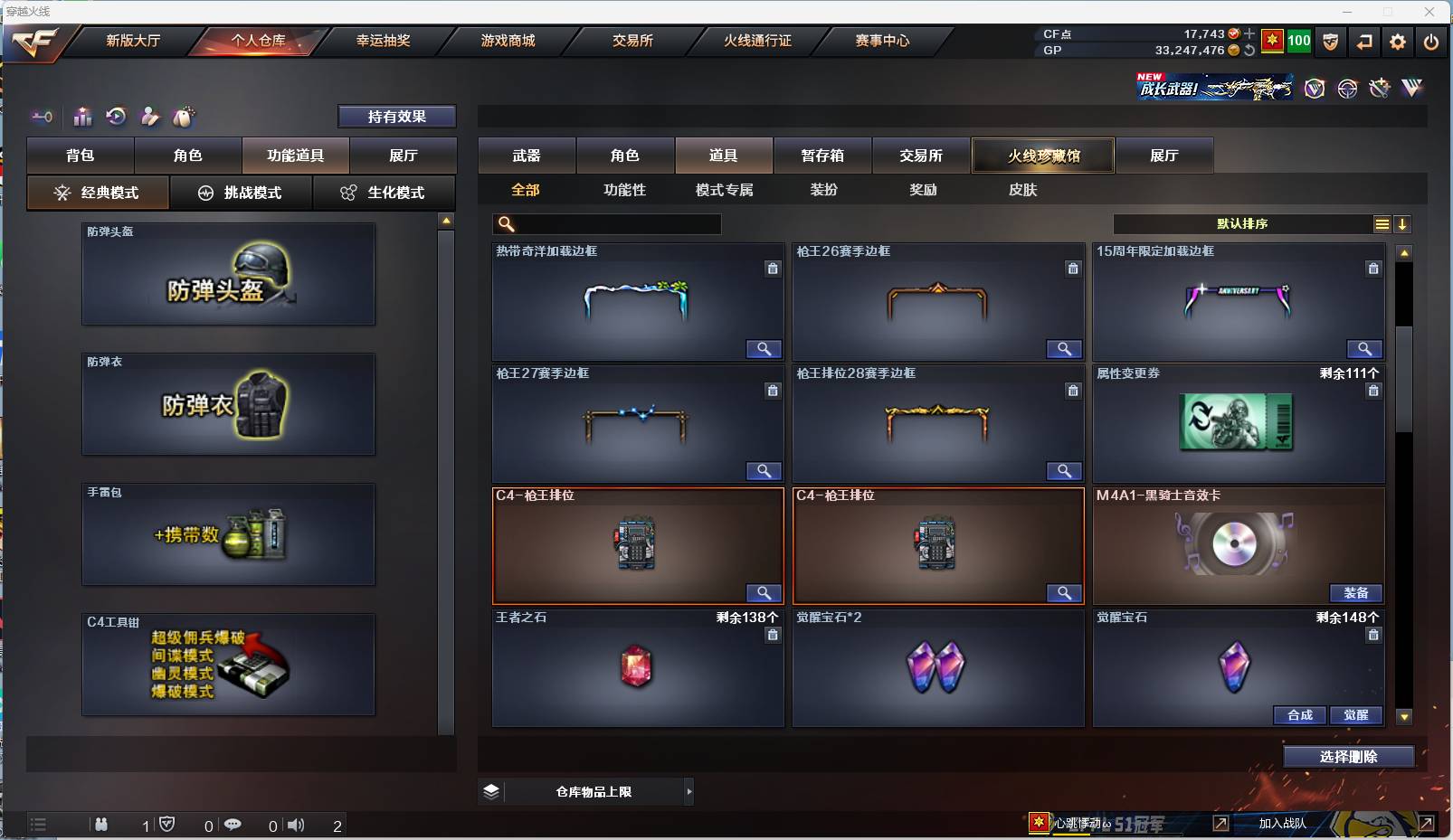Open the shield security icon beside the settings gear
Screen dimensions: 1453x840
(x=1331, y=41)
